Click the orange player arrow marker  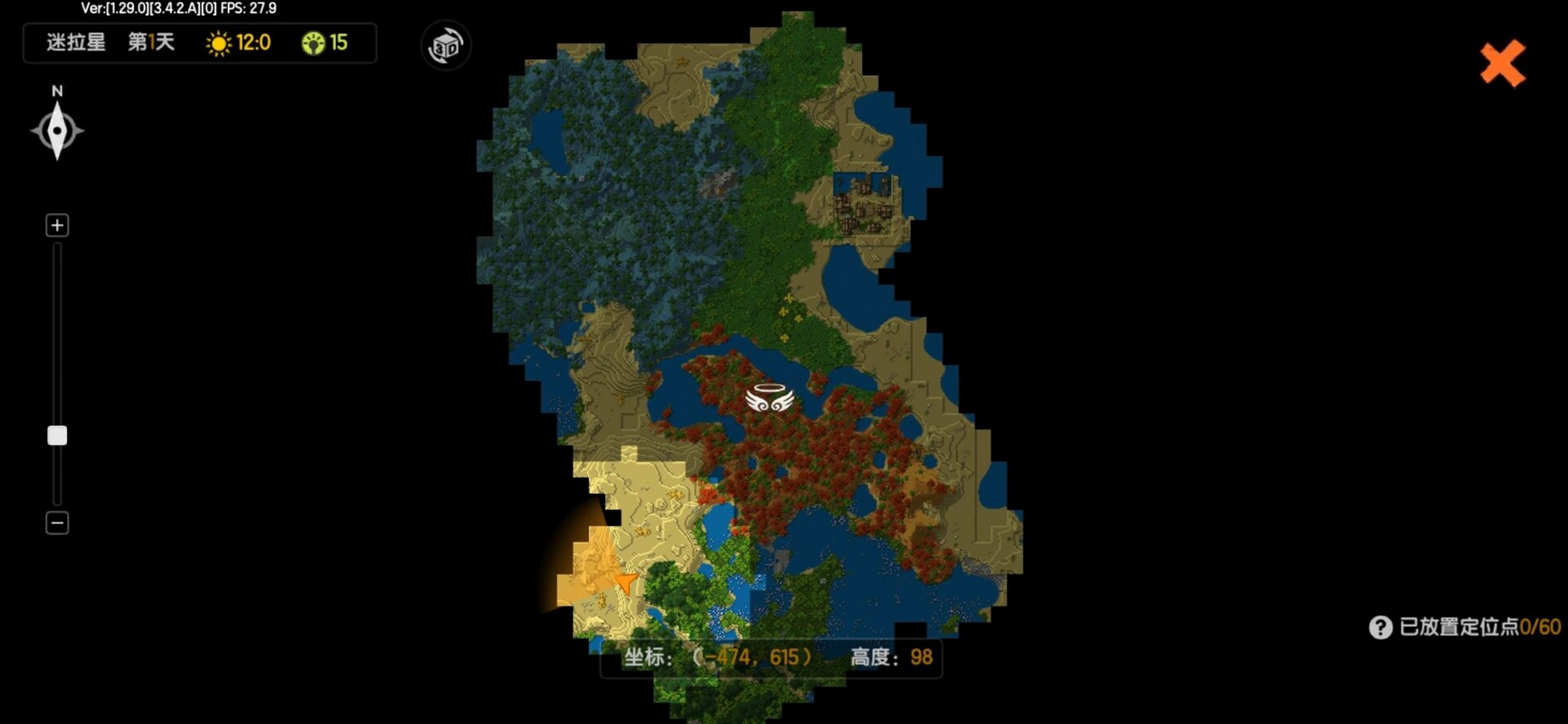click(626, 582)
